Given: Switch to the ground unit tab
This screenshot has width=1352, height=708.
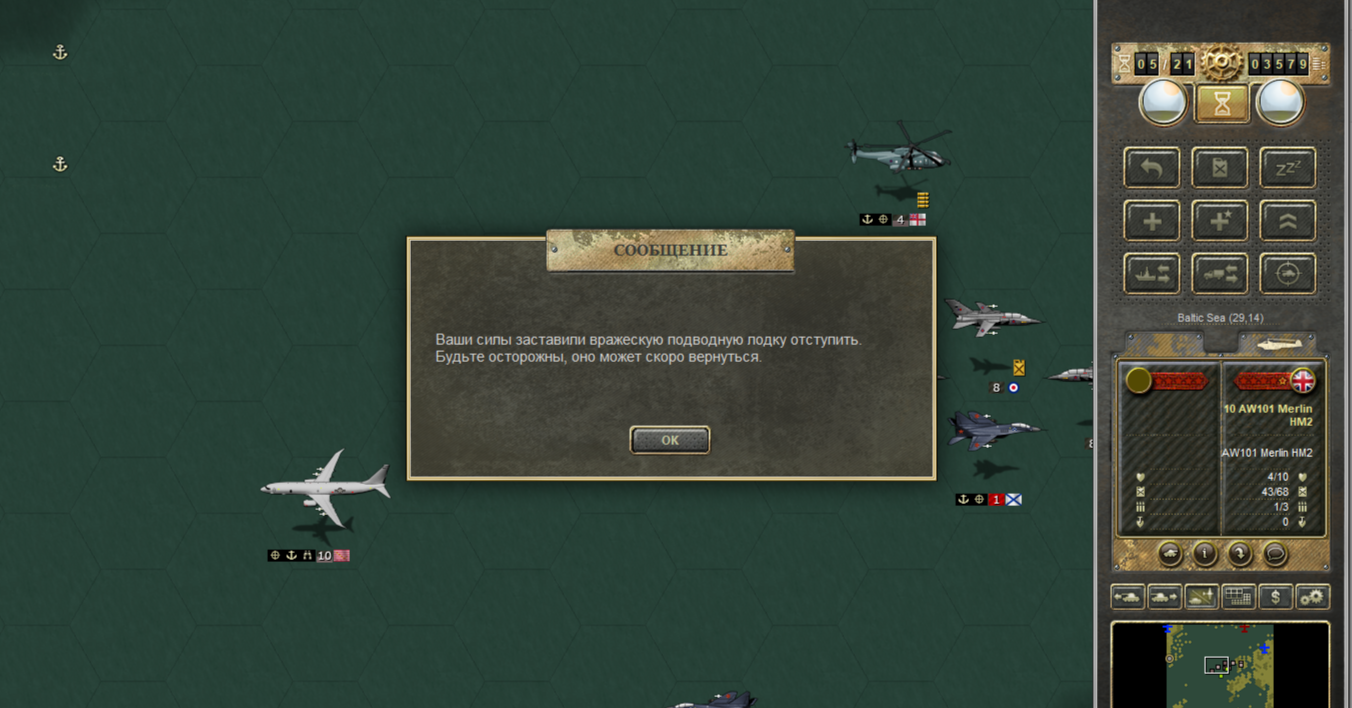Looking at the screenshot, I should pyautogui.click(x=1165, y=343).
